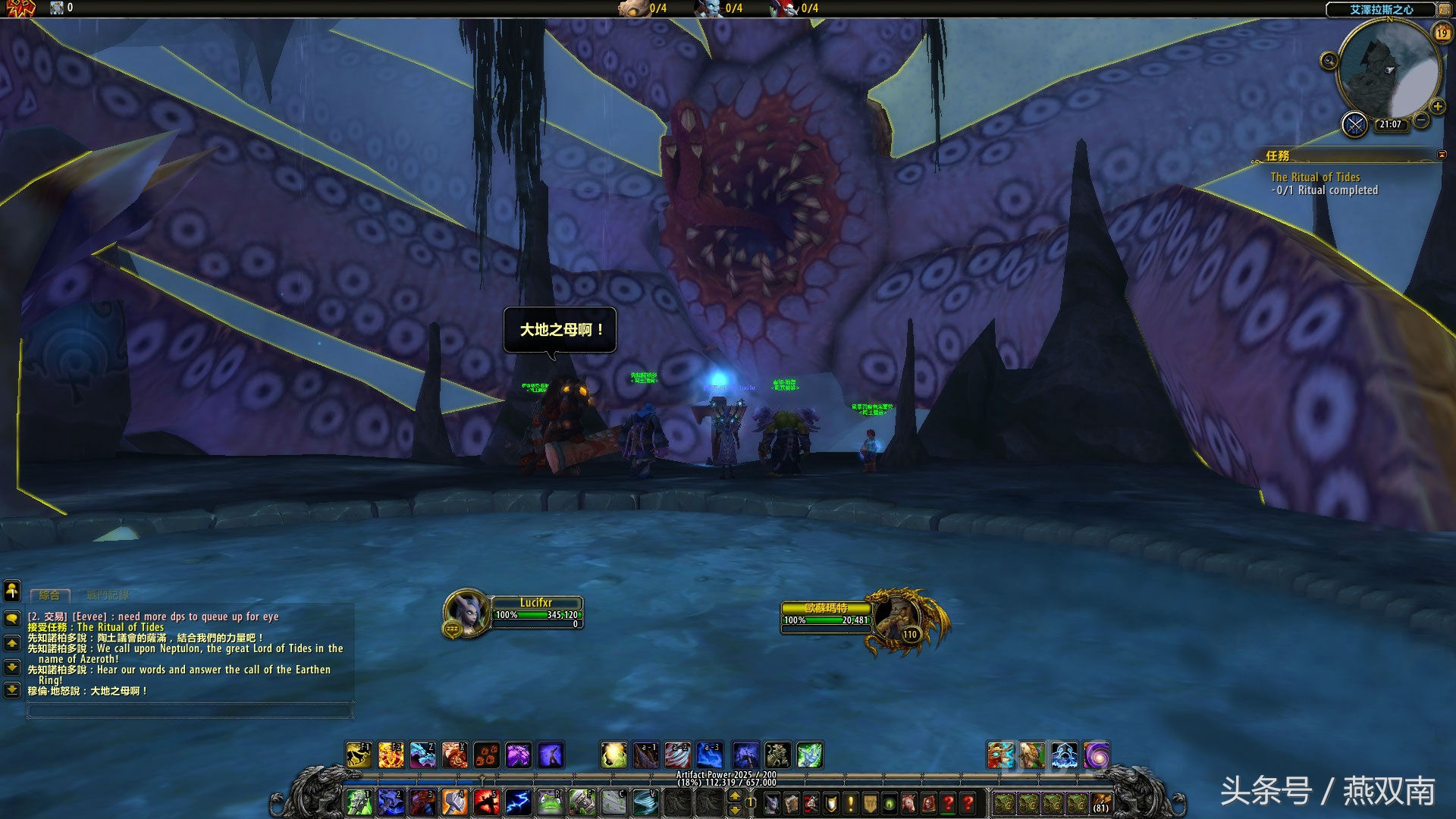The width and height of the screenshot is (1456, 819).
Task: Select the 綜合 chat tab
Action: (49, 595)
